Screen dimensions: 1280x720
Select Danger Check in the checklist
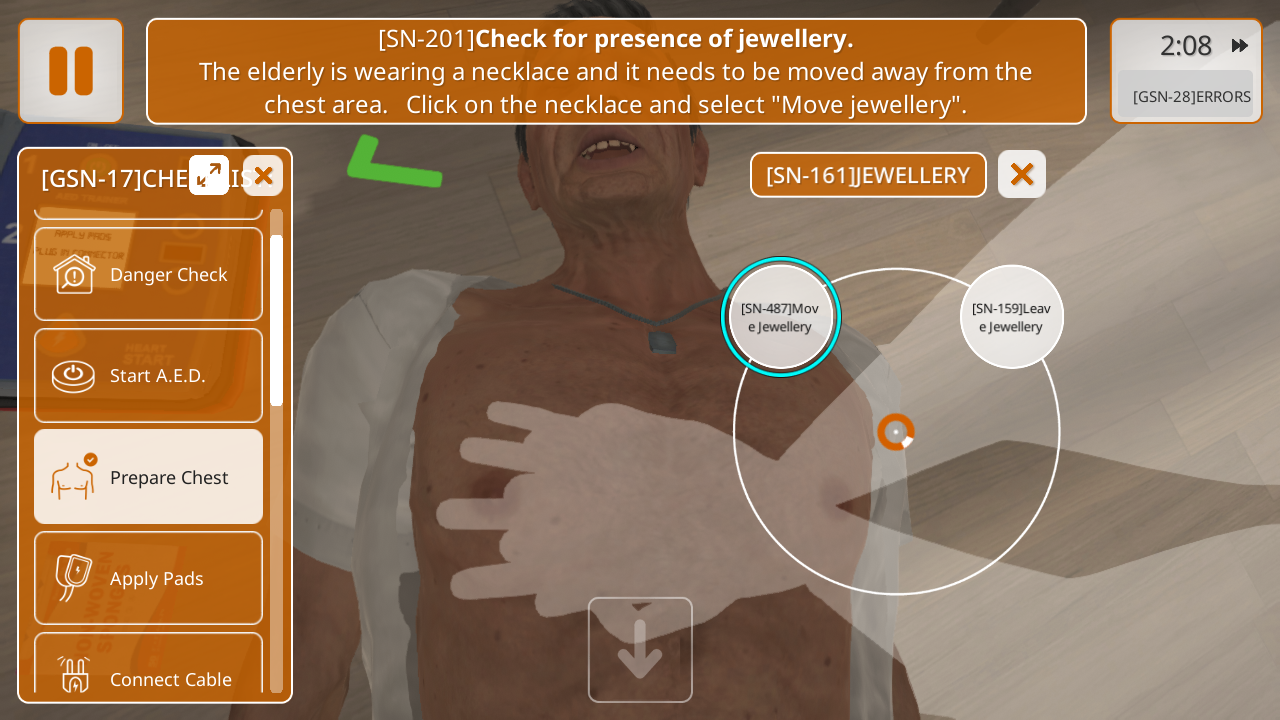pyautogui.click(x=149, y=274)
